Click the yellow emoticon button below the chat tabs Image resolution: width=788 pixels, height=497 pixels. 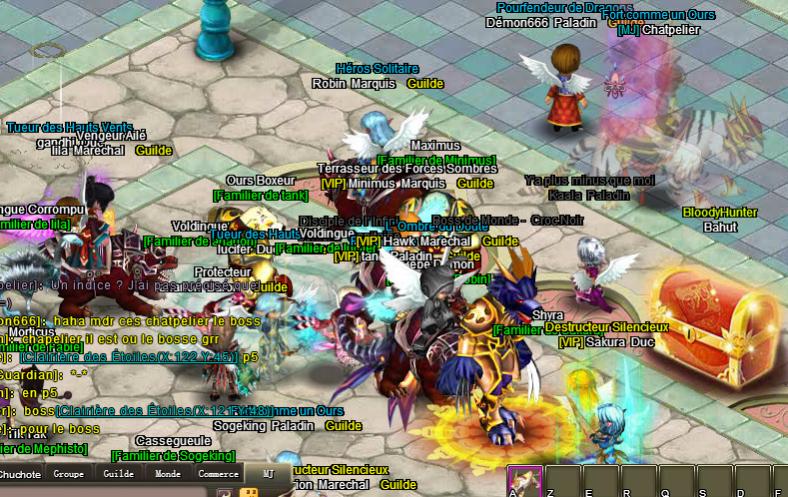(248, 492)
